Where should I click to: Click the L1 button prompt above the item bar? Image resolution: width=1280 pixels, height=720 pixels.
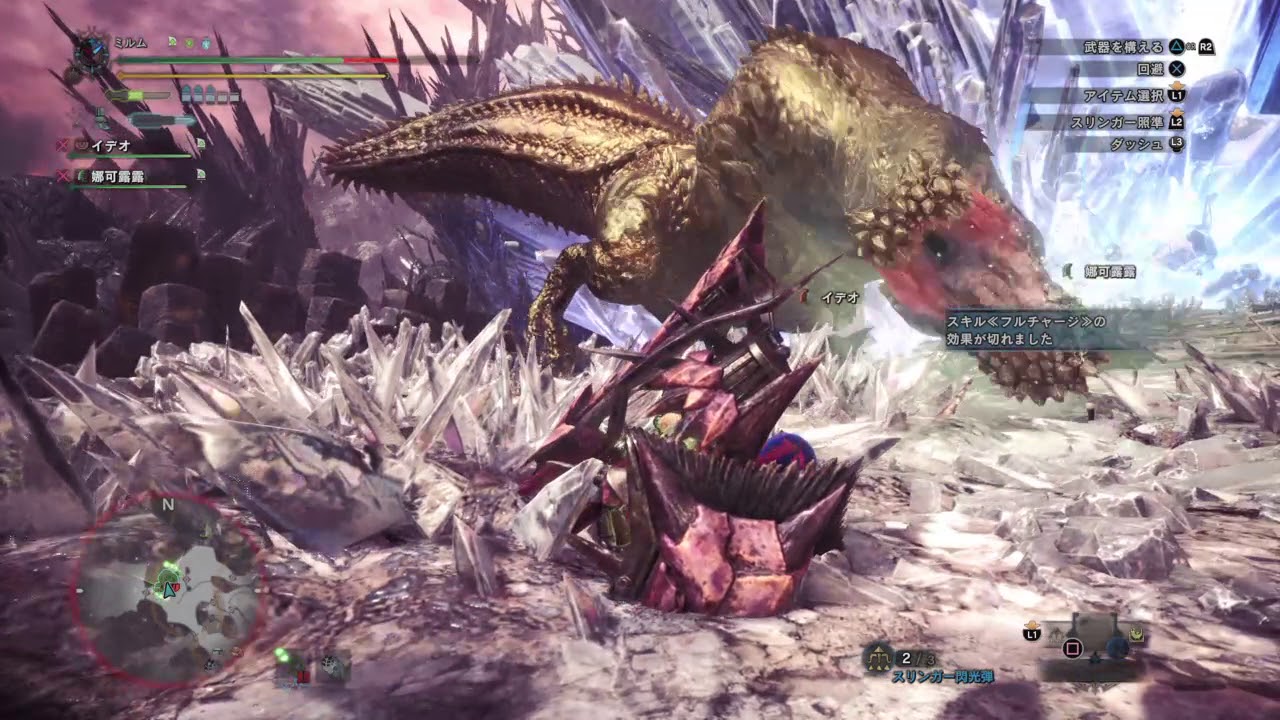pyautogui.click(x=1031, y=635)
